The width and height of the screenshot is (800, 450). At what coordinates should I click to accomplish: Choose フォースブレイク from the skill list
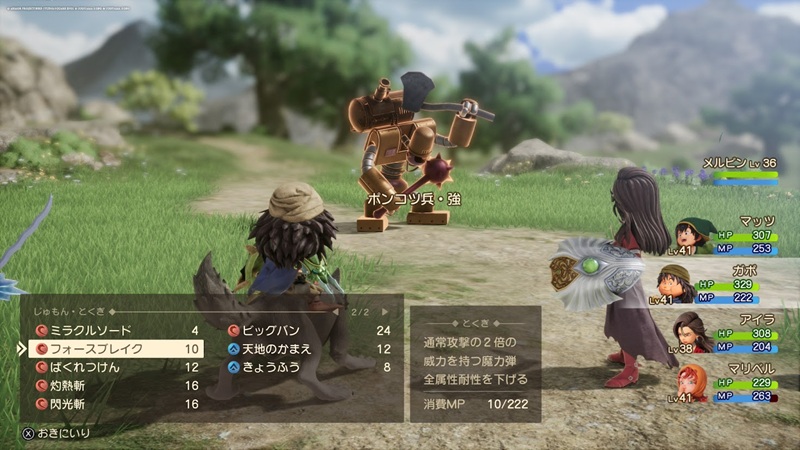coord(94,349)
